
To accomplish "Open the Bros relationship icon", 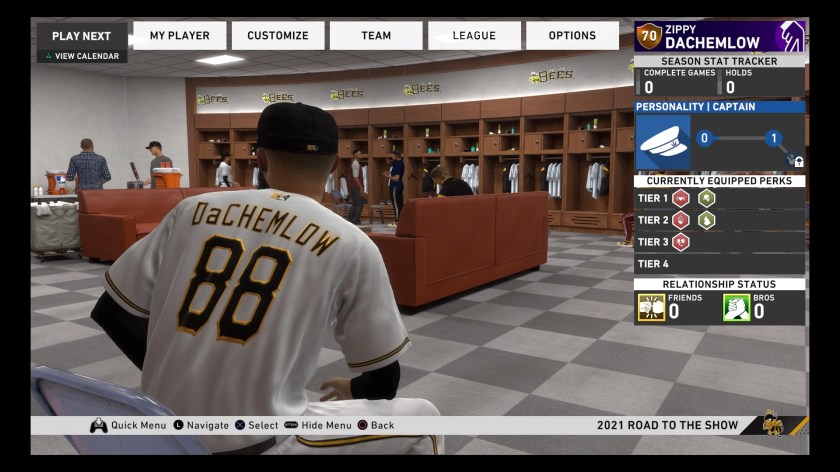I will (737, 307).
